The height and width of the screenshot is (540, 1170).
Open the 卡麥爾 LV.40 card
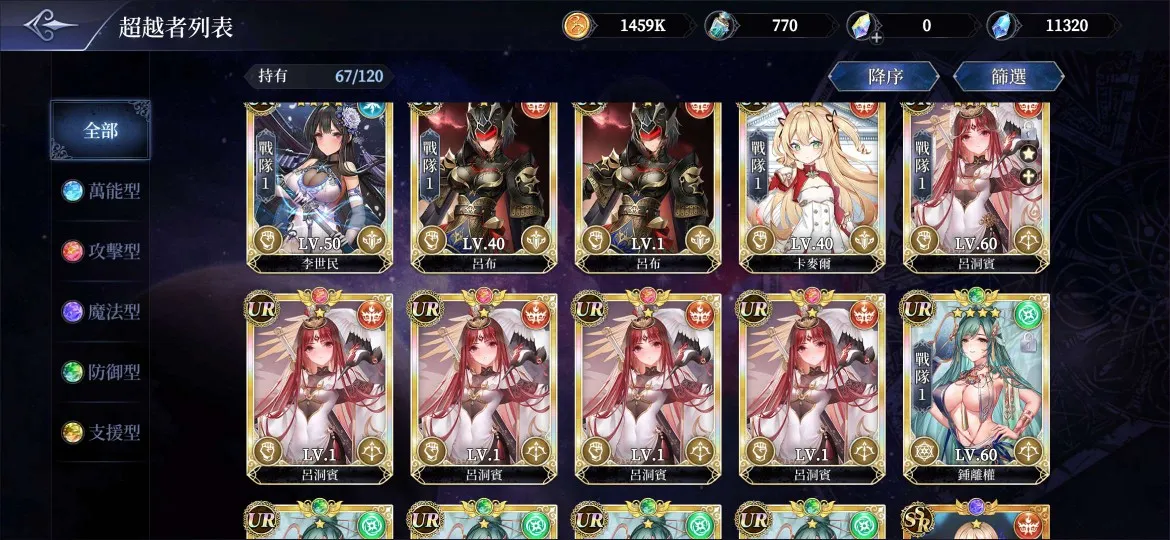click(812, 185)
